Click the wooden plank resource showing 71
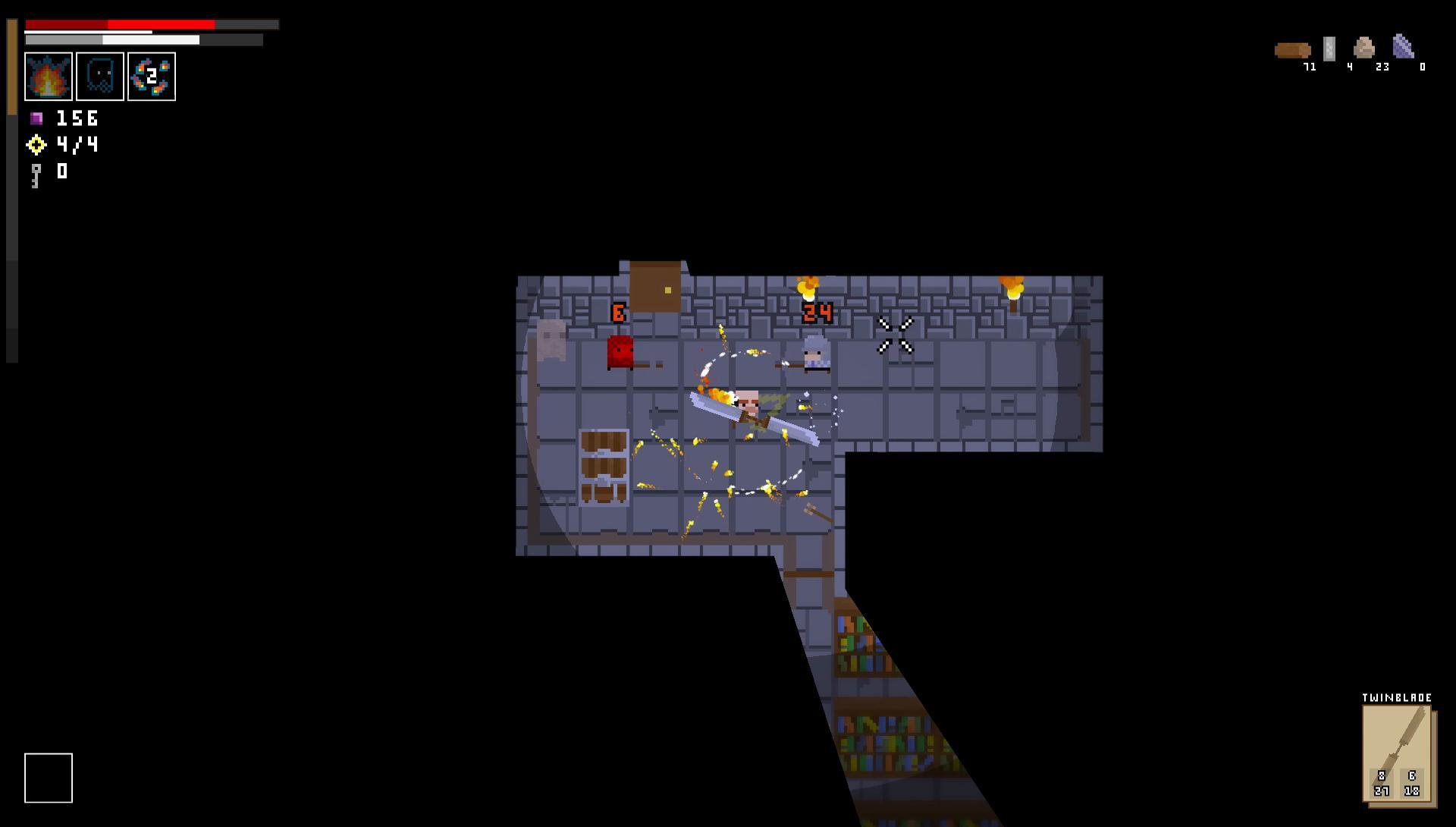The height and width of the screenshot is (827, 1456). pyautogui.click(x=1293, y=50)
